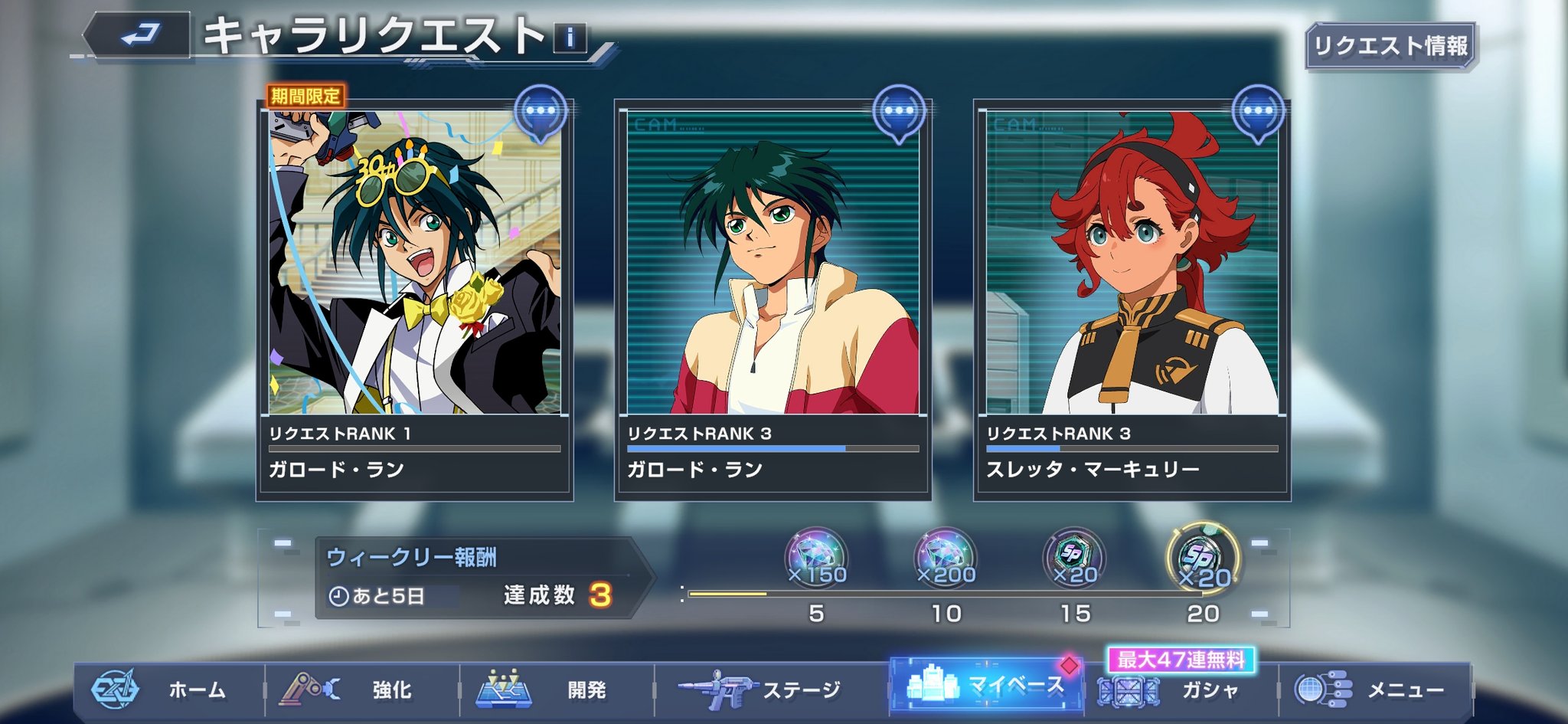1568x724 pixels.
Task: Open the ガシャ screen
Action: tap(1179, 690)
